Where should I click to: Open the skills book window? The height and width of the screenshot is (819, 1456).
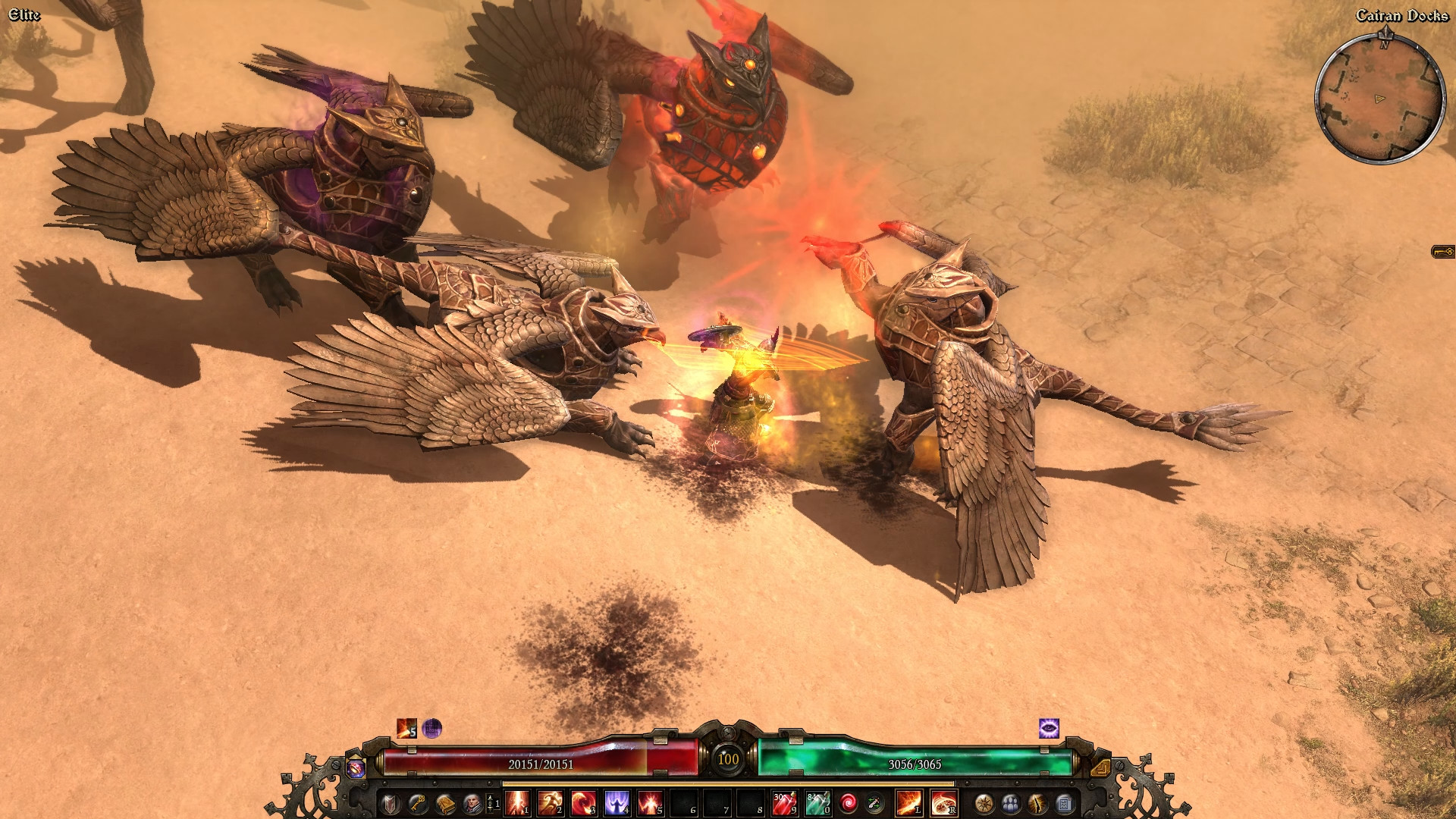(445, 803)
